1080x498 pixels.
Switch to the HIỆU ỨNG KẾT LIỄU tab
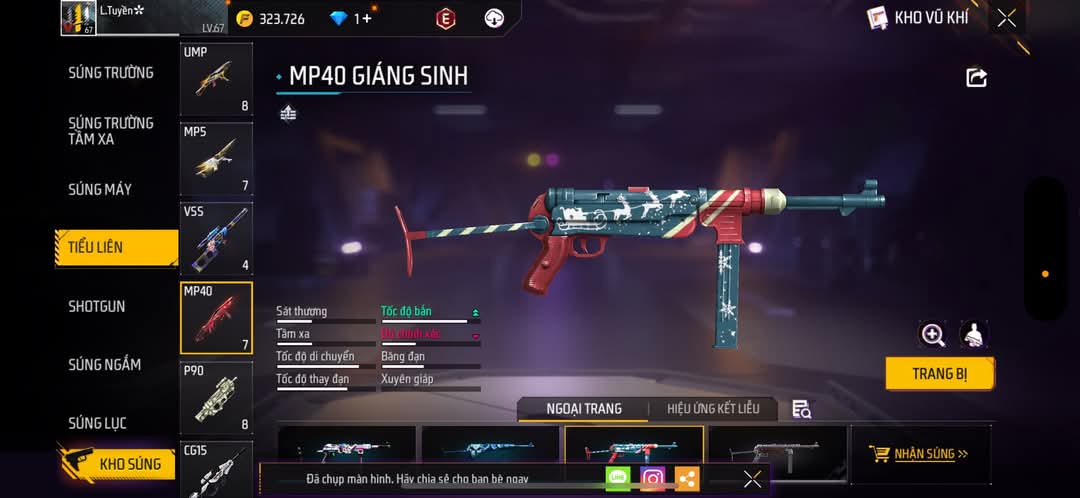pos(713,409)
